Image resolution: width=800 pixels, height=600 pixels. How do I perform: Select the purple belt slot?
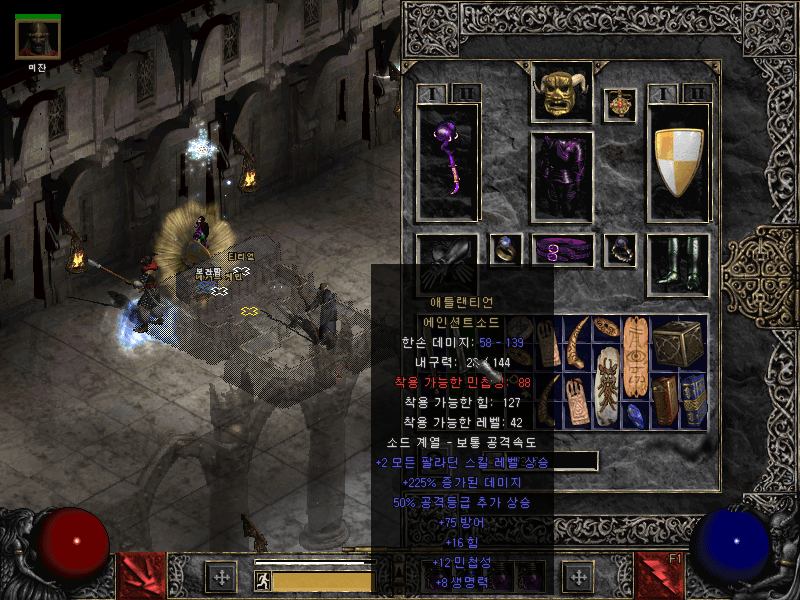point(562,251)
